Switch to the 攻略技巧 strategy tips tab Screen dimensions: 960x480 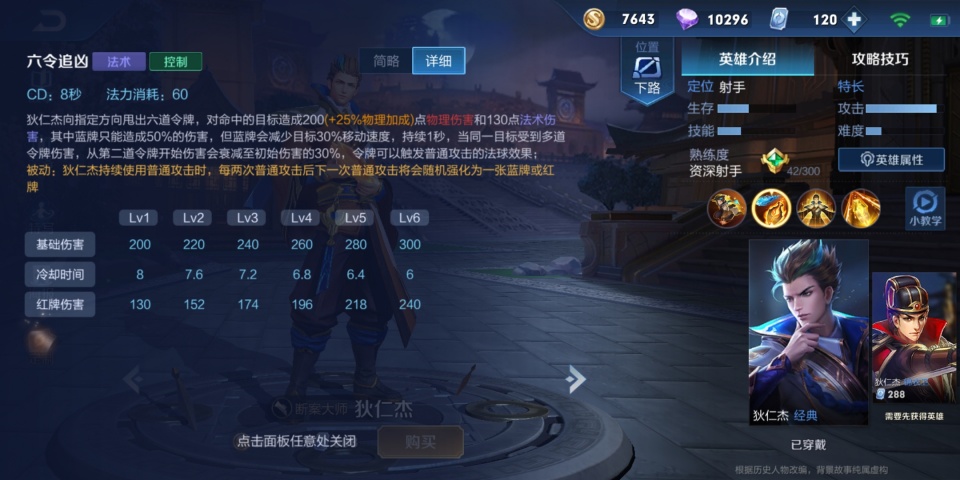880,59
